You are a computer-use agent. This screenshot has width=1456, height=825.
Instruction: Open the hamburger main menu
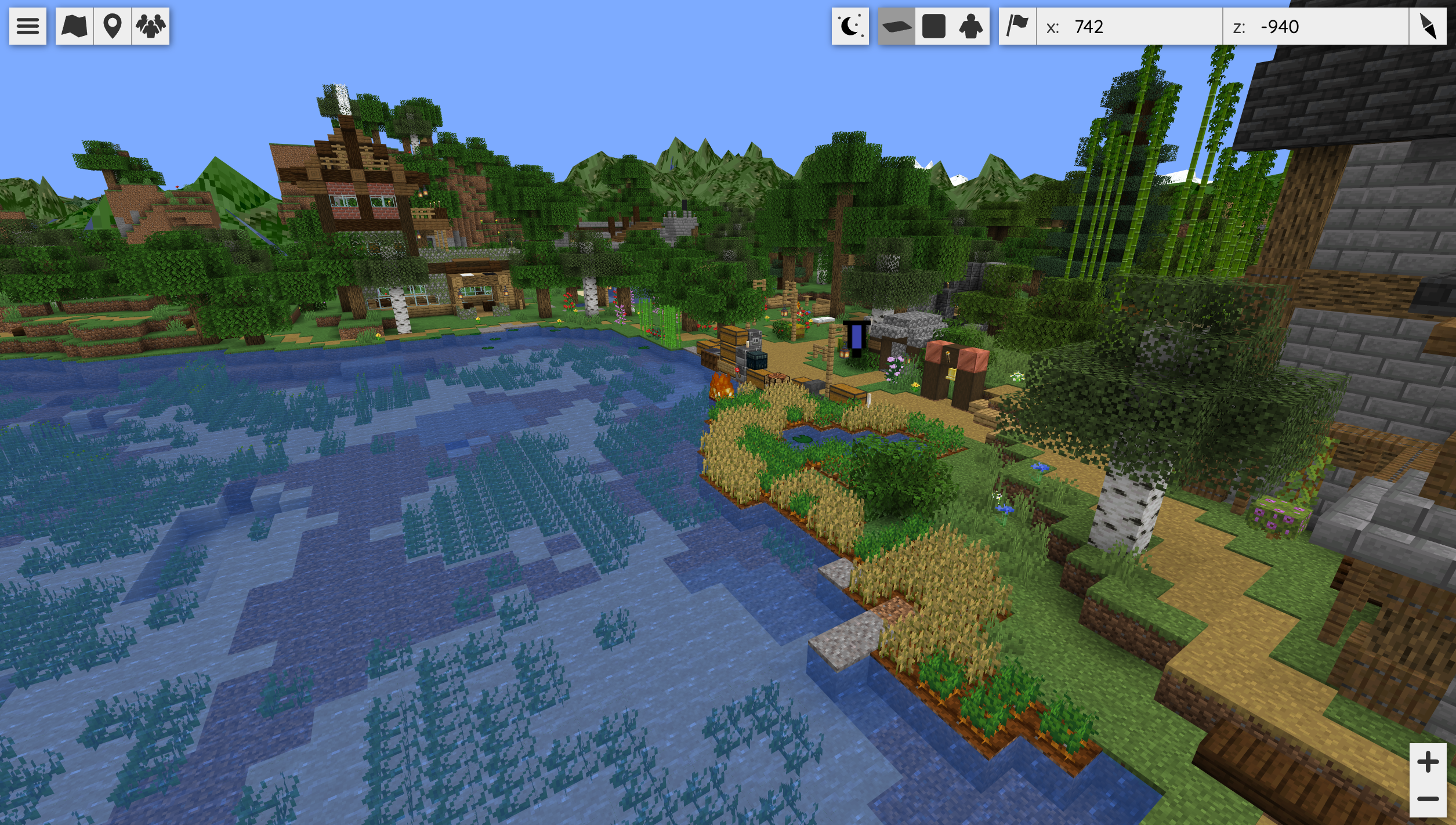click(27, 26)
